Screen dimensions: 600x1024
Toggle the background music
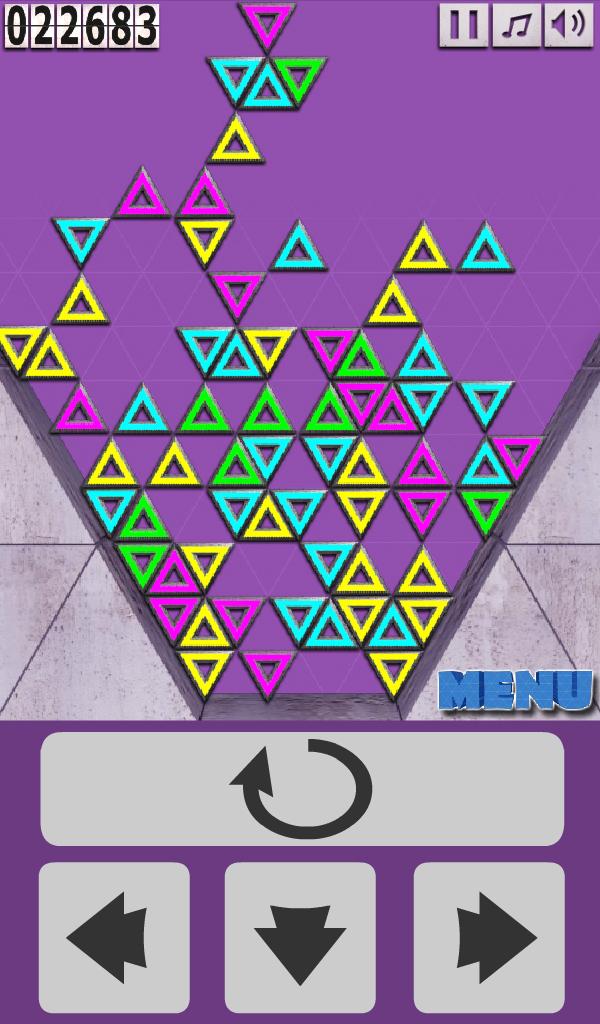516,25
